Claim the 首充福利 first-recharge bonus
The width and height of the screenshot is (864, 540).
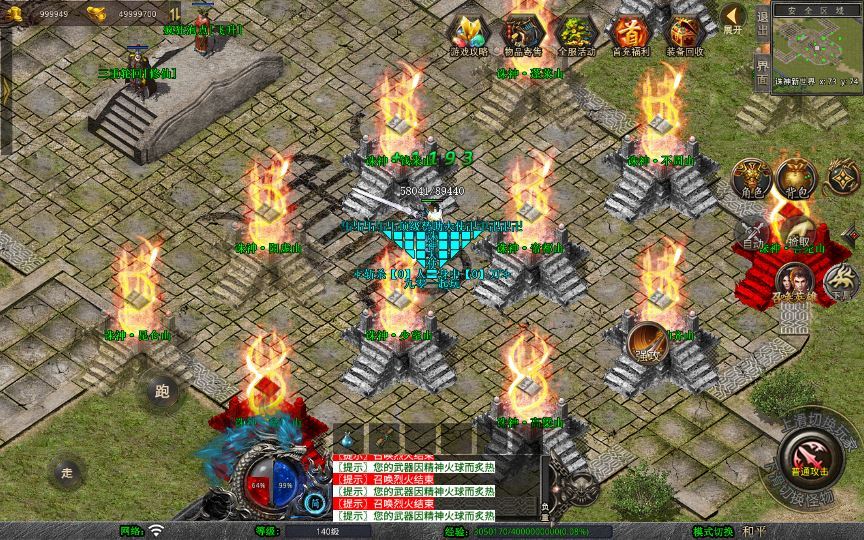(x=630, y=34)
